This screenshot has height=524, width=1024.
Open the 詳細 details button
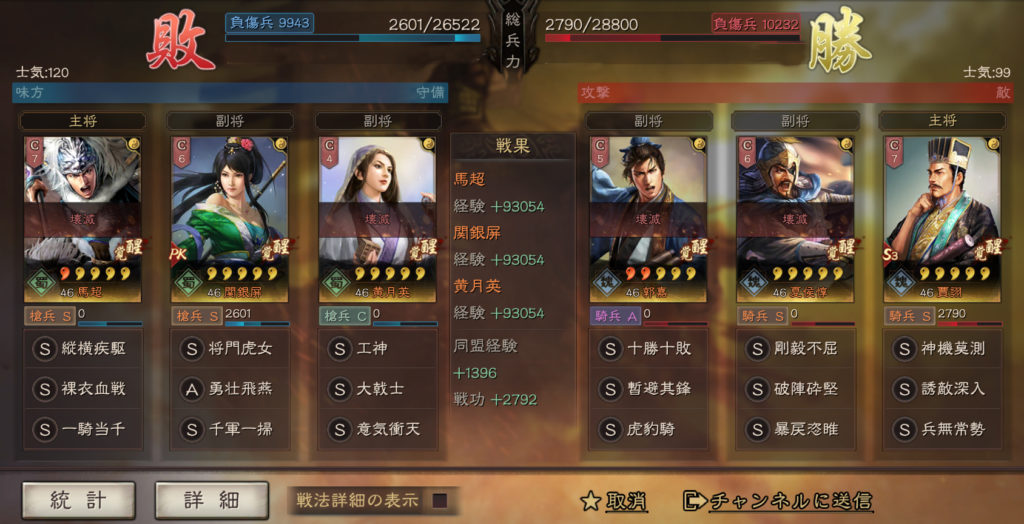(211, 500)
